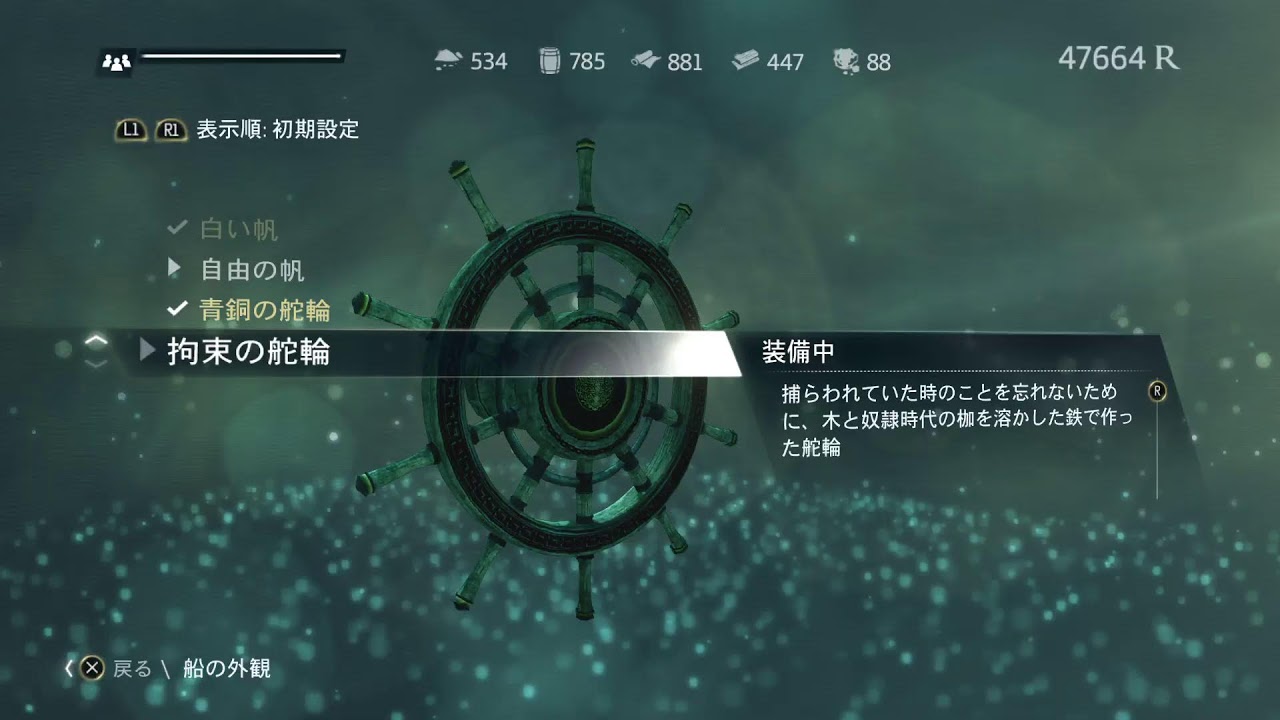Click the downward chevron beside the item list
Viewport: 1280px width, 720px height.
pyautogui.click(x=96, y=364)
